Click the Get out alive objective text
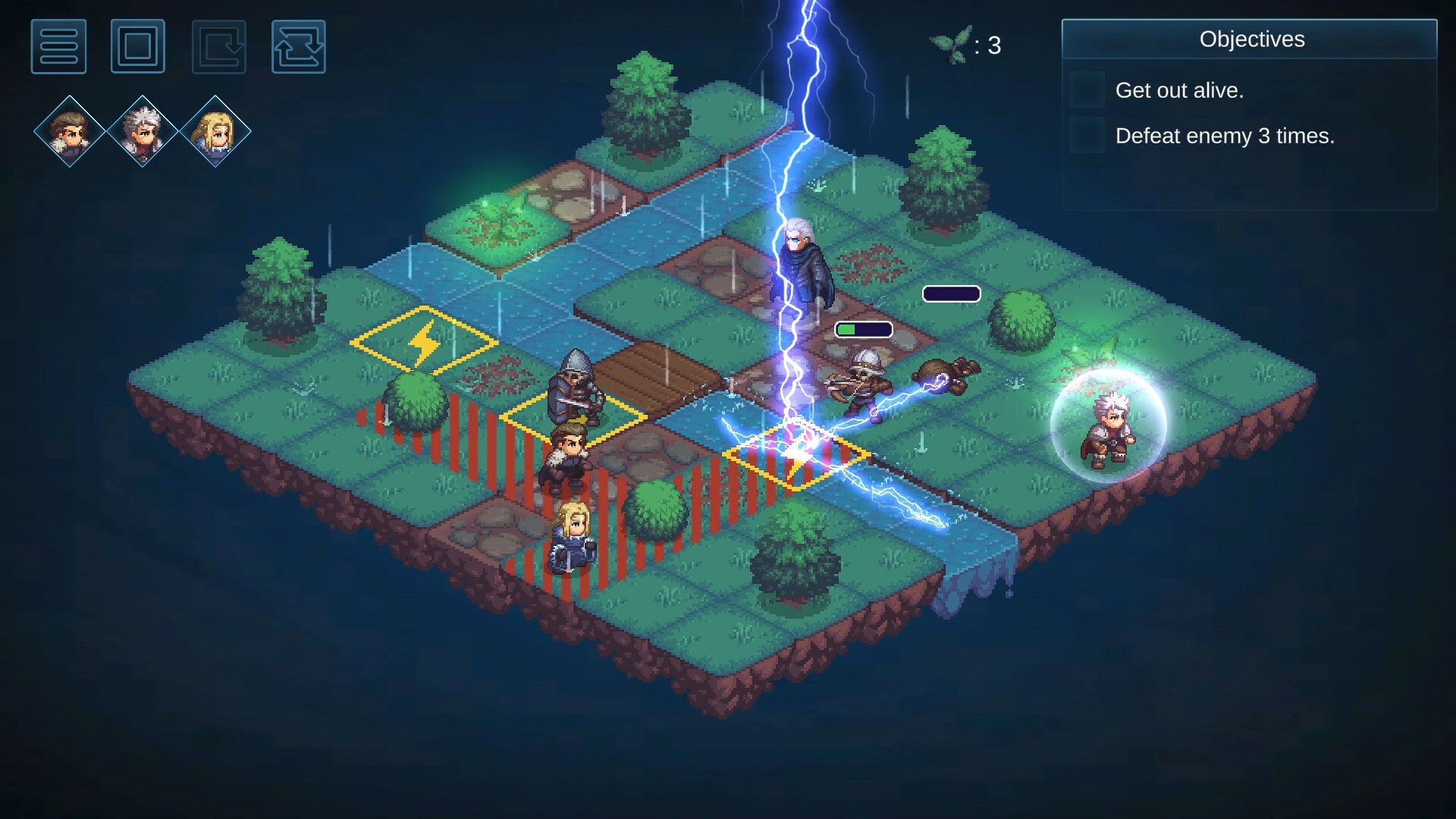The width and height of the screenshot is (1456, 819). [1179, 89]
